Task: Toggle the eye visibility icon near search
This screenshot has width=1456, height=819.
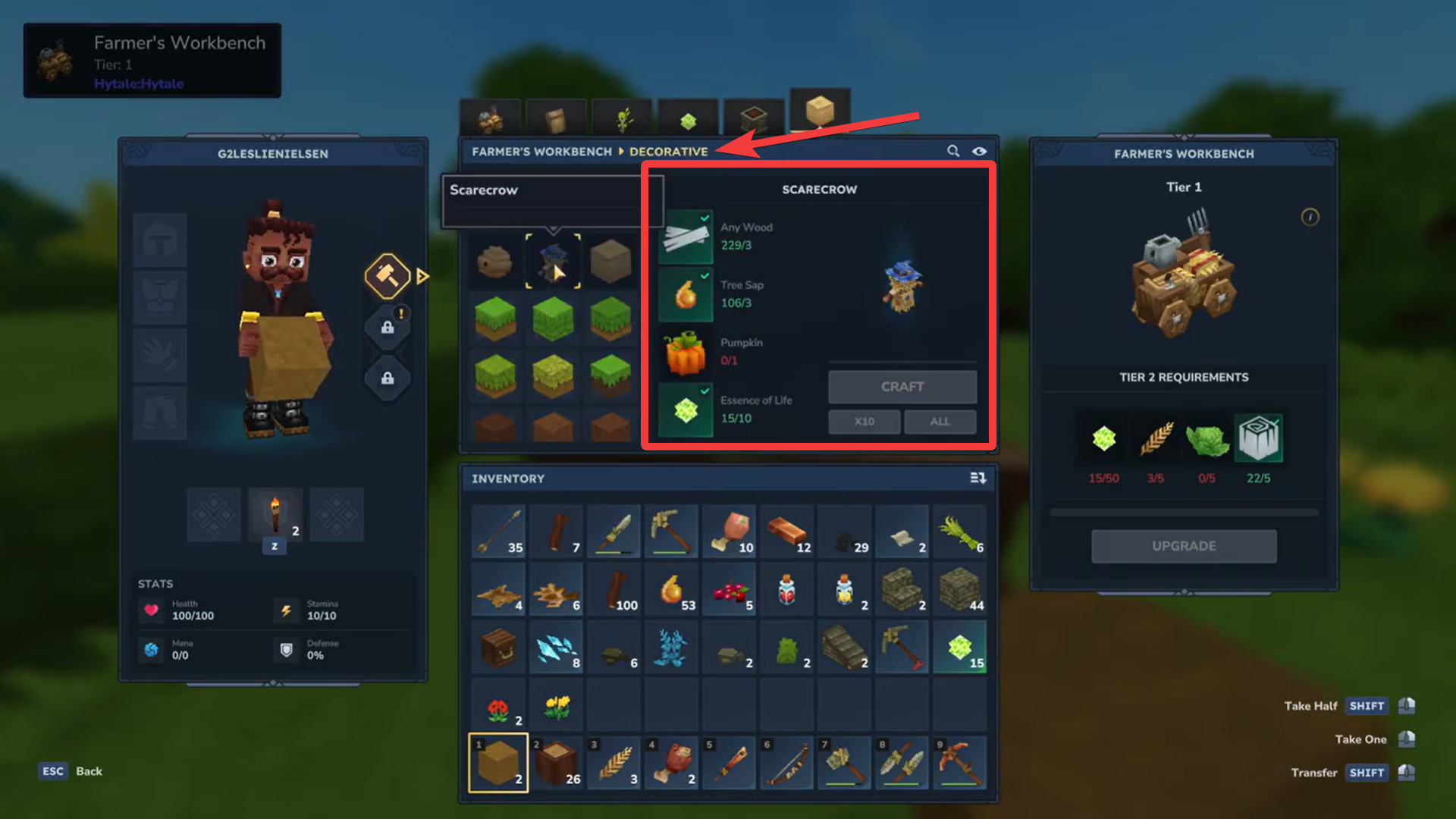Action: coord(979,151)
